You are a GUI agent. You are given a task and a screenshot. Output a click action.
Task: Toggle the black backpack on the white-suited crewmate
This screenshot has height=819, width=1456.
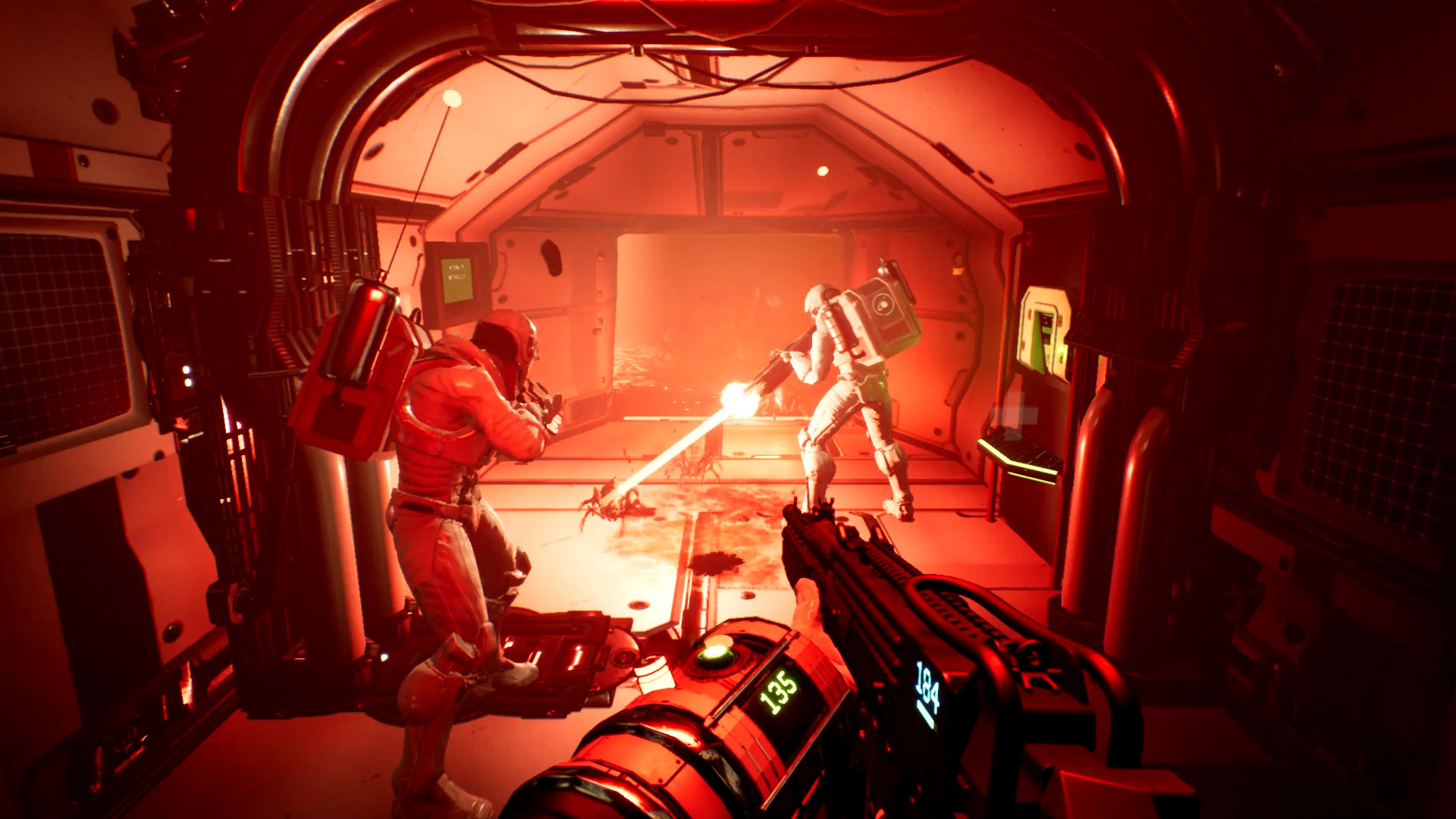pyautogui.click(x=882, y=314)
